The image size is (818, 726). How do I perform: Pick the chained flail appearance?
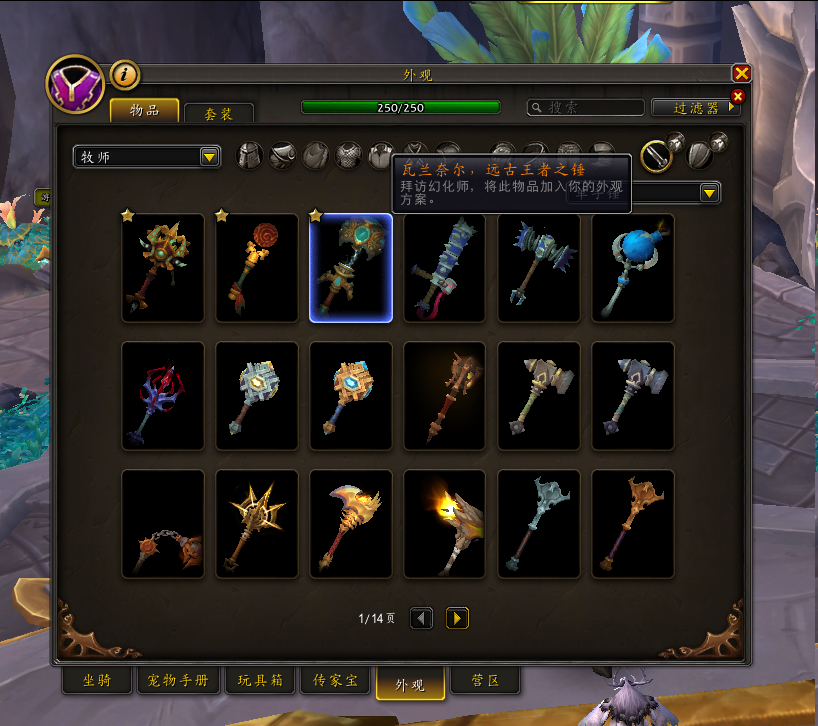(163, 524)
